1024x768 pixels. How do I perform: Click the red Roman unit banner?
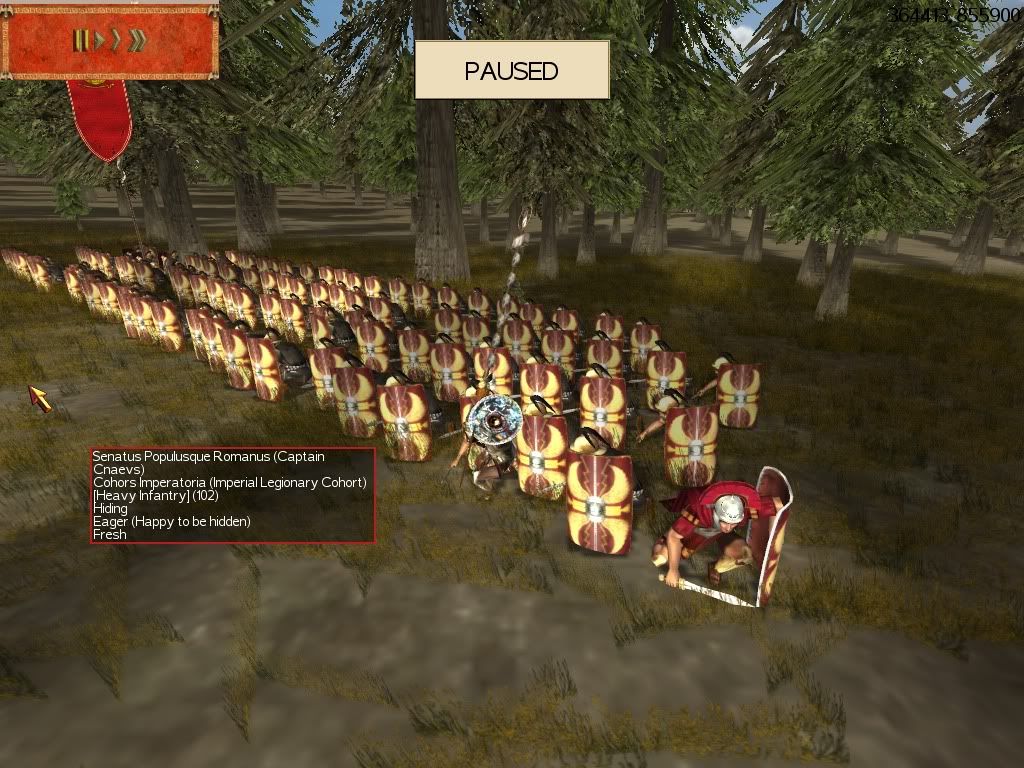[x=100, y=117]
